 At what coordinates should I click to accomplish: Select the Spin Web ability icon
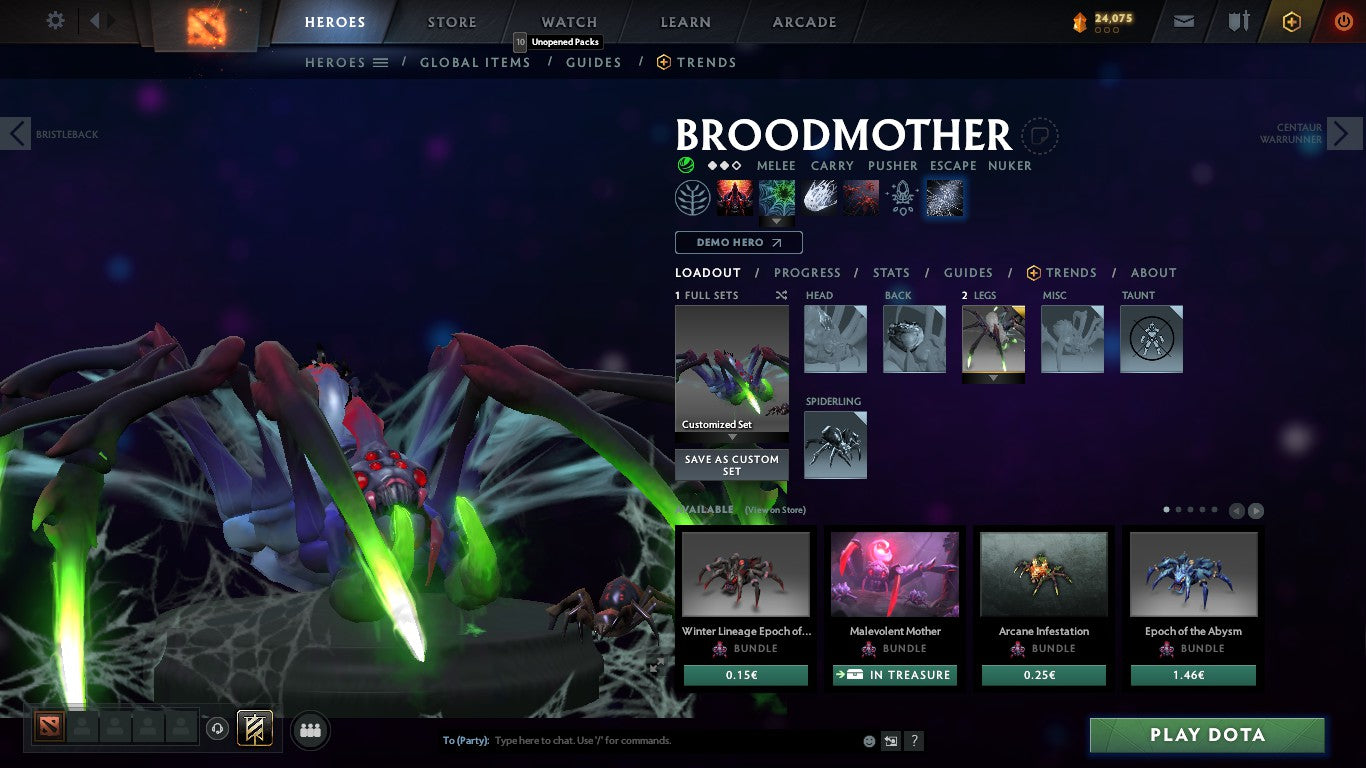point(776,197)
